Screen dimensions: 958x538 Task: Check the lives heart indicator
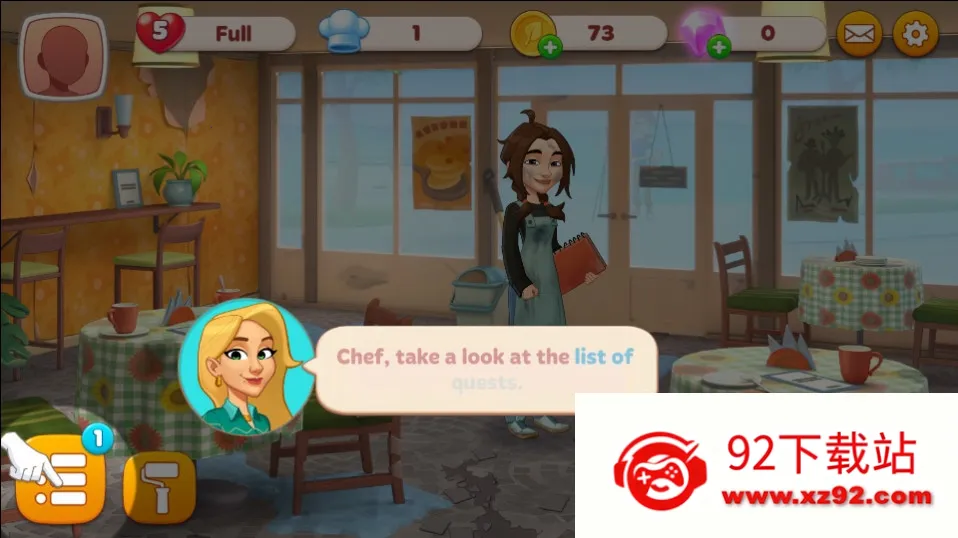pos(161,32)
